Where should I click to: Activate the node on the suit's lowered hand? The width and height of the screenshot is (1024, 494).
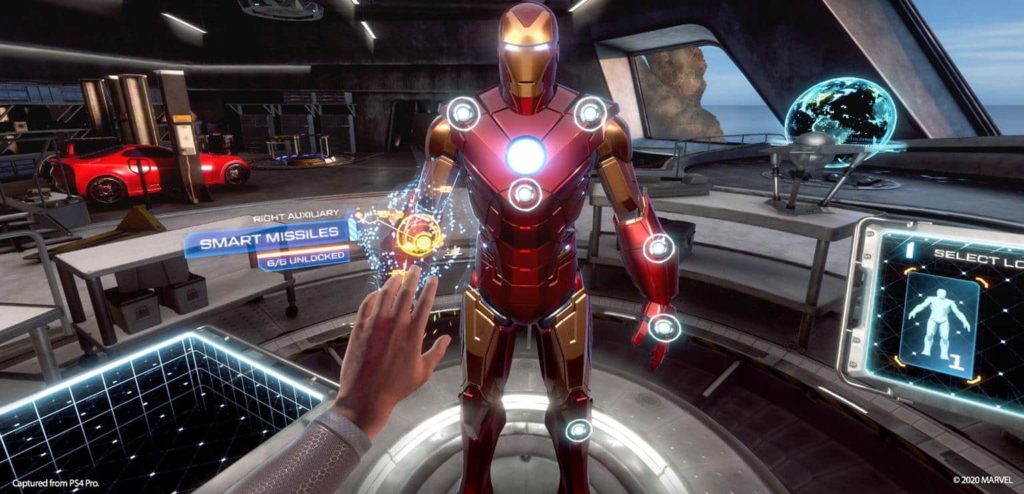point(664,327)
